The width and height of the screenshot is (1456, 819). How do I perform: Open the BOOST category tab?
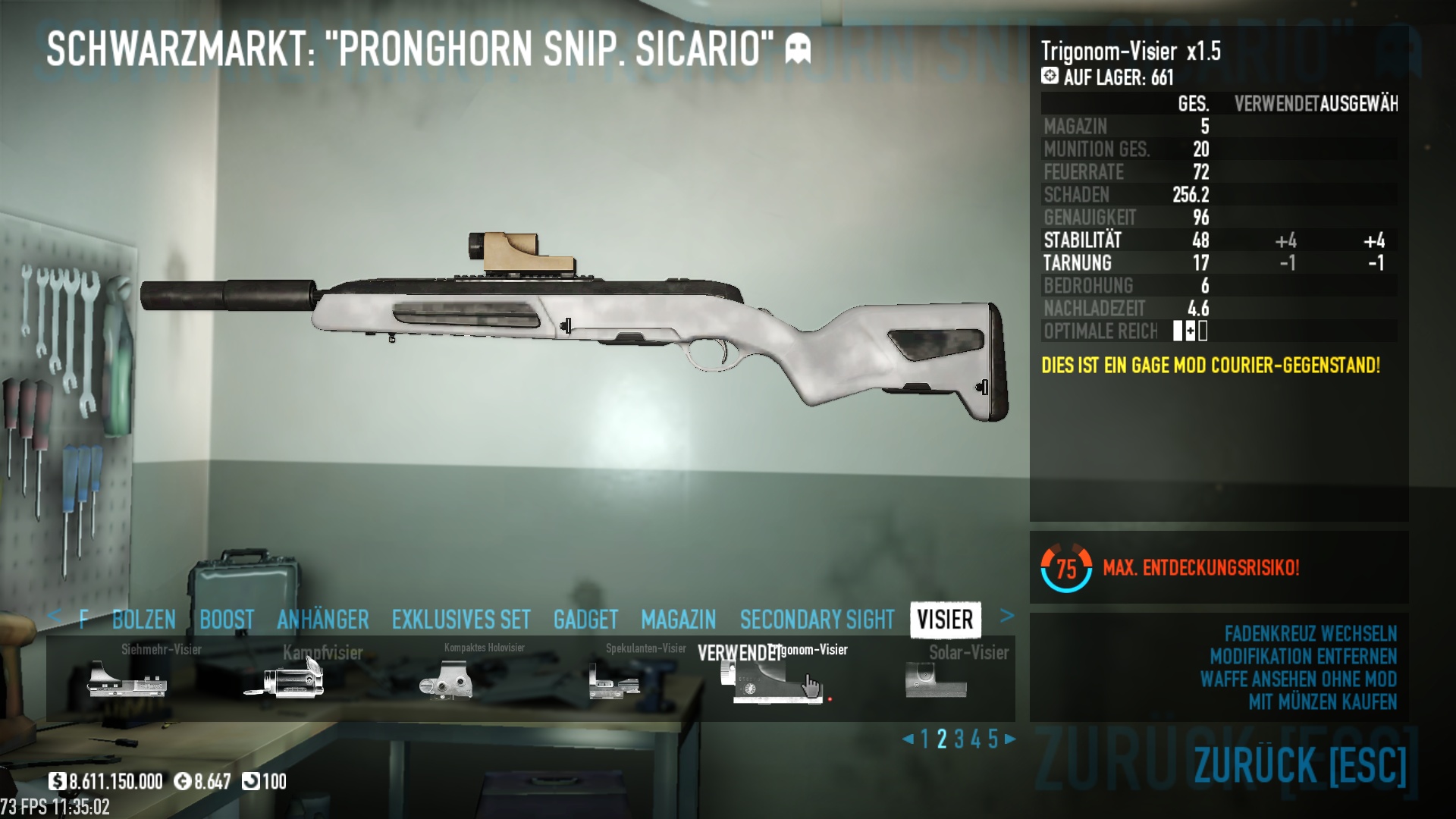tap(227, 620)
